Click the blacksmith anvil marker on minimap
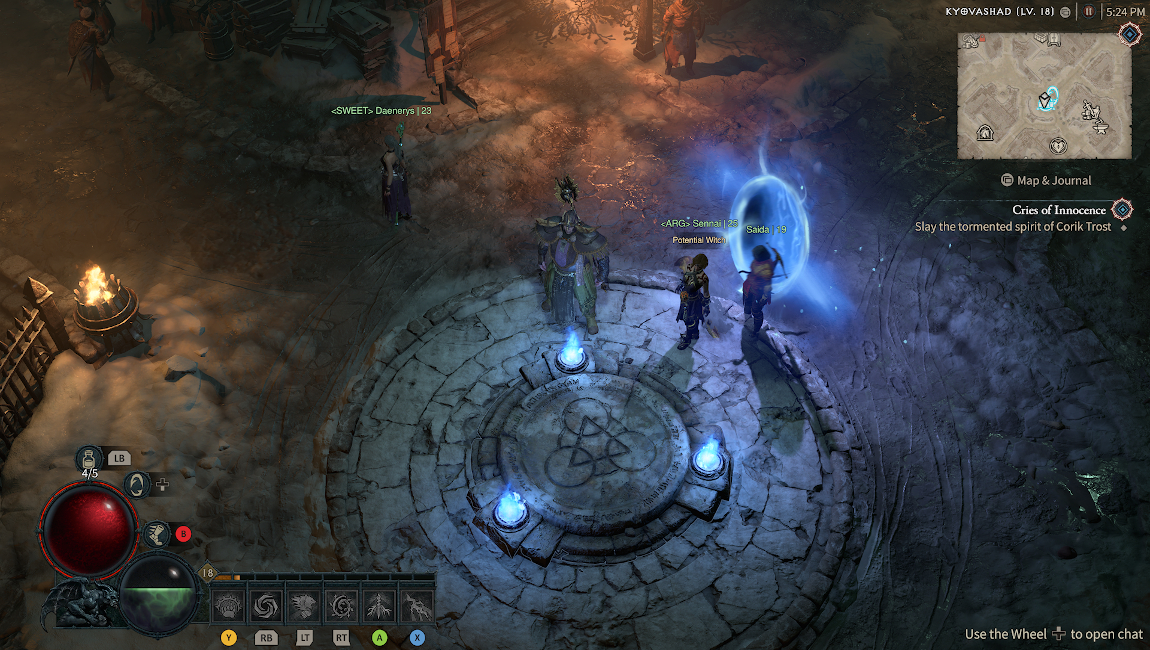1150x650 pixels. coord(1101,126)
